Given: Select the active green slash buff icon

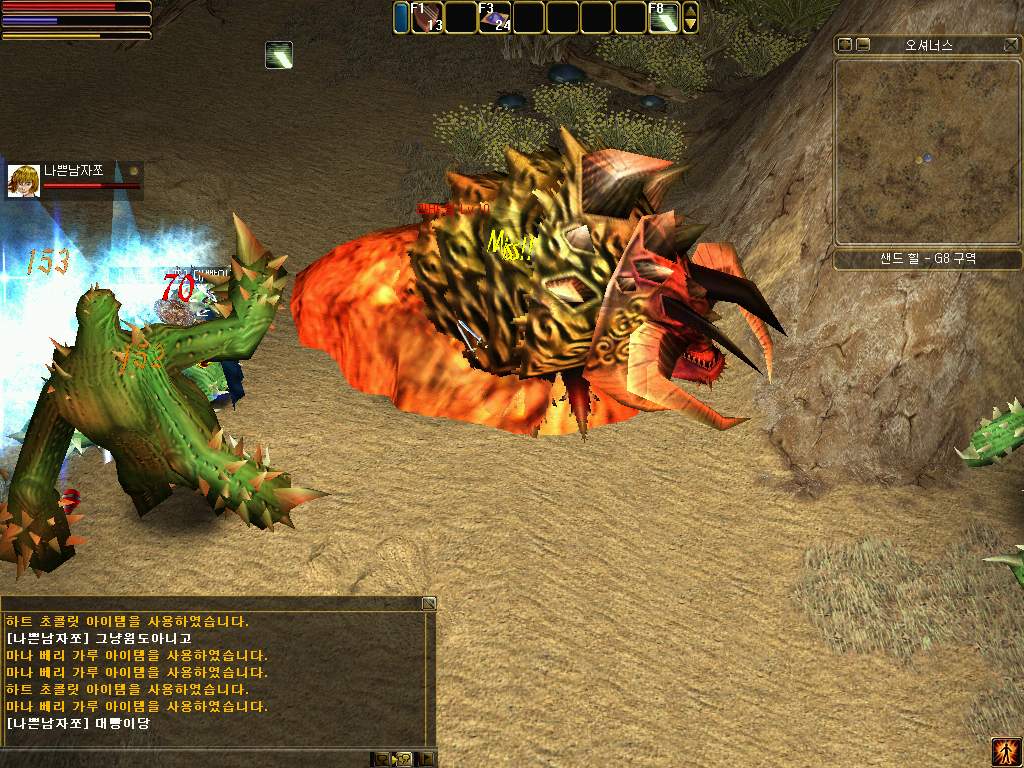Looking at the screenshot, I should click(279, 55).
